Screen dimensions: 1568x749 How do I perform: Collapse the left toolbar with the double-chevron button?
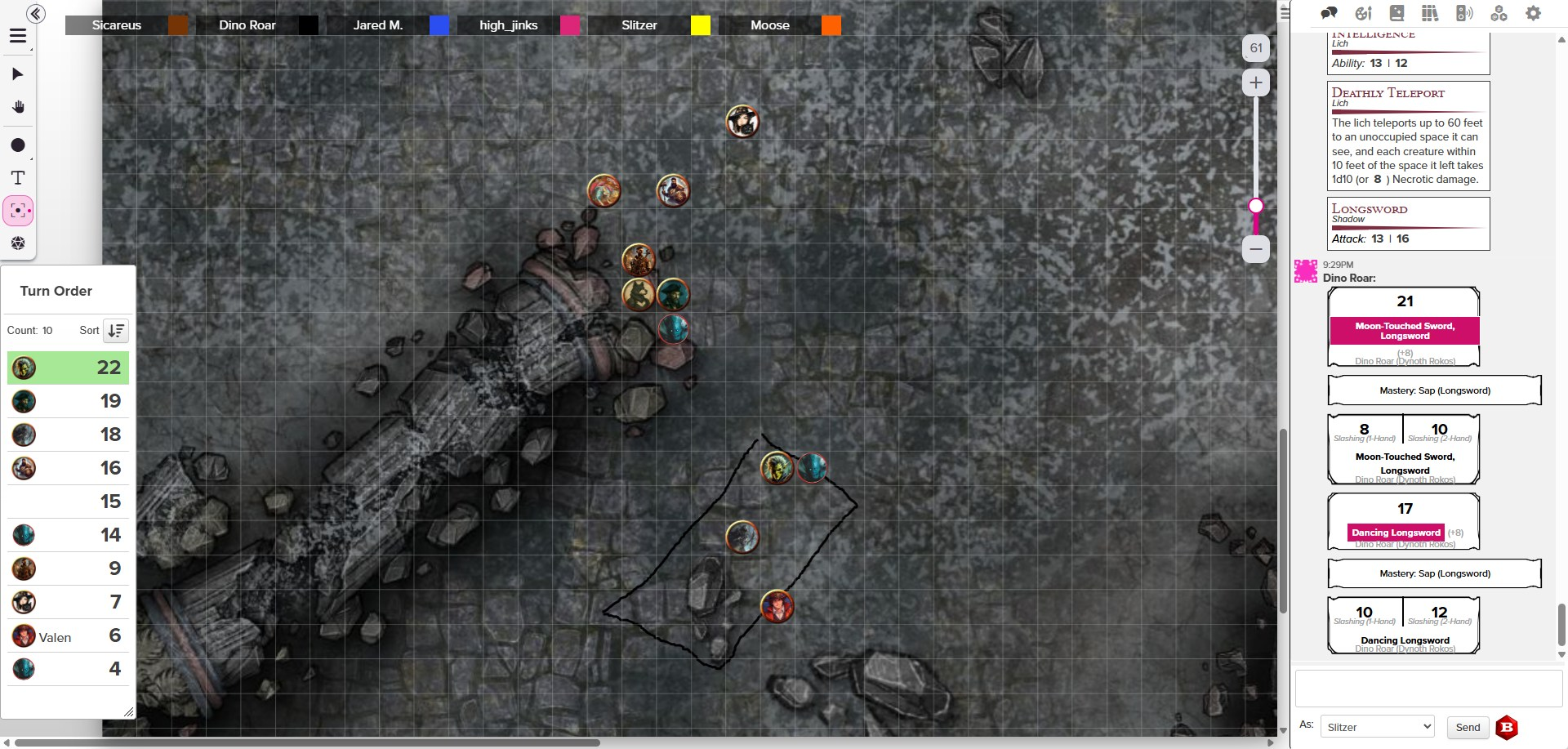click(35, 14)
